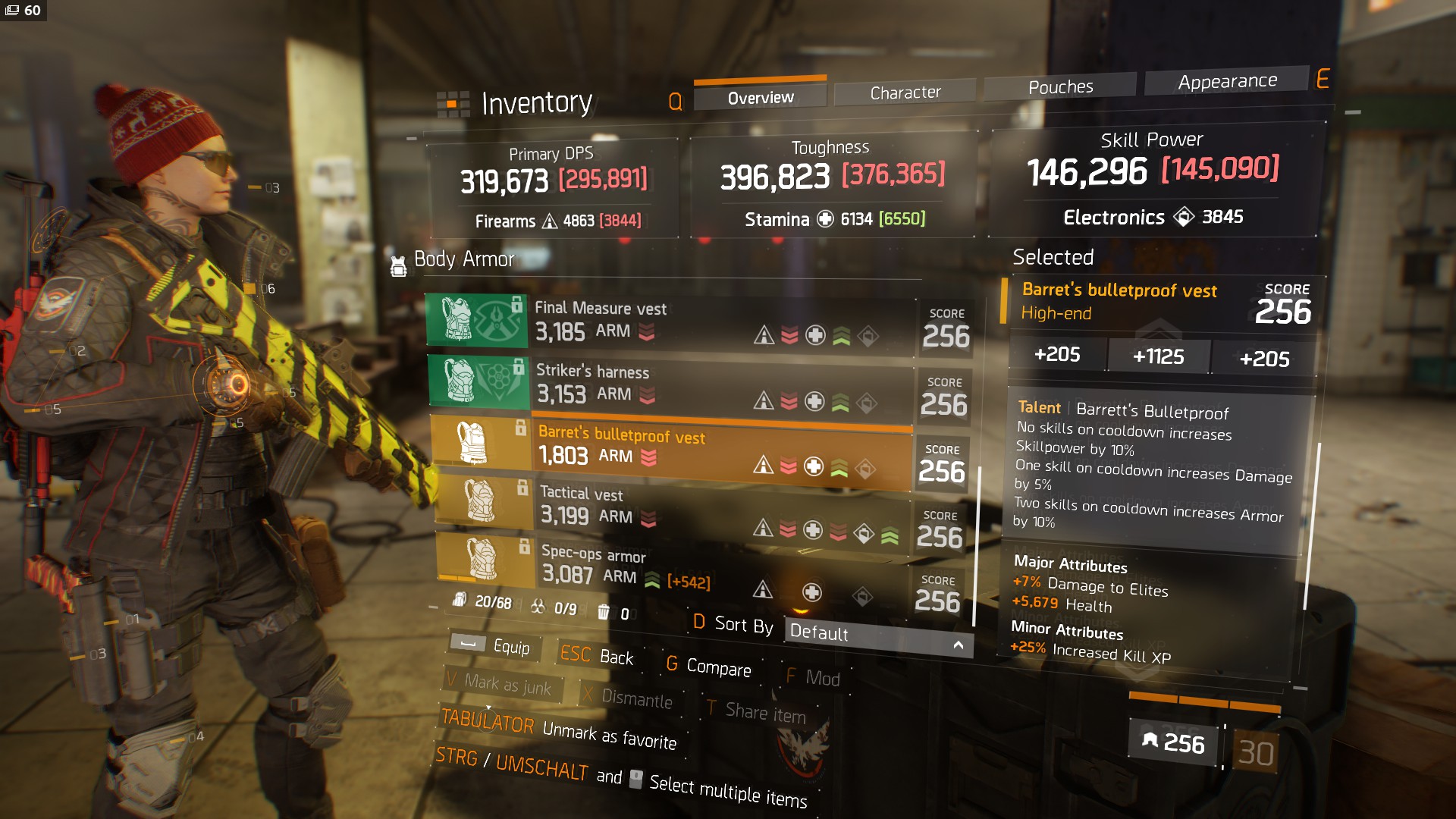Image resolution: width=1456 pixels, height=819 pixels.
Task: Compare the selected vest
Action: [x=708, y=667]
